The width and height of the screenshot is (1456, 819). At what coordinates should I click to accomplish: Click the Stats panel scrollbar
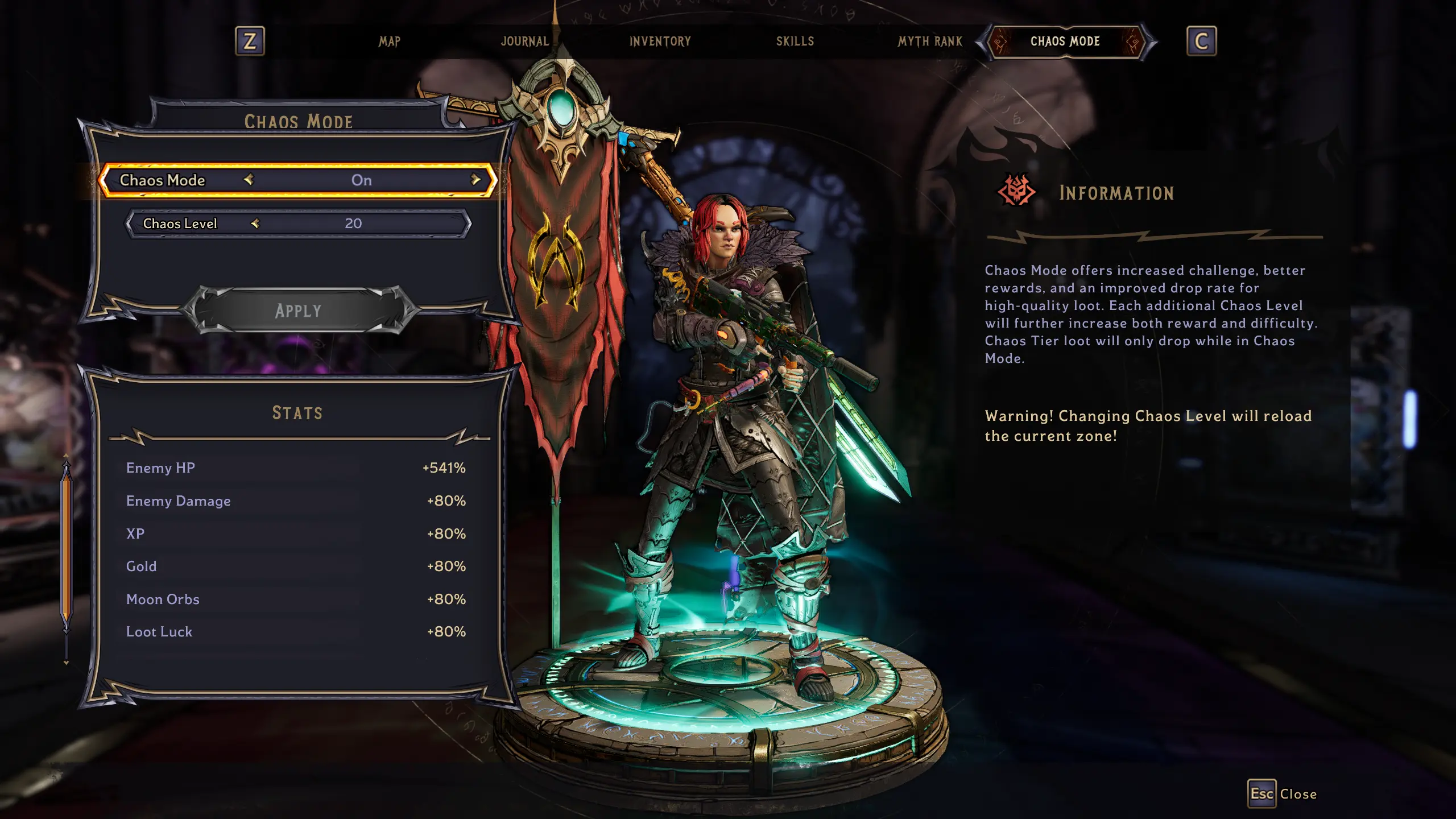click(67, 546)
